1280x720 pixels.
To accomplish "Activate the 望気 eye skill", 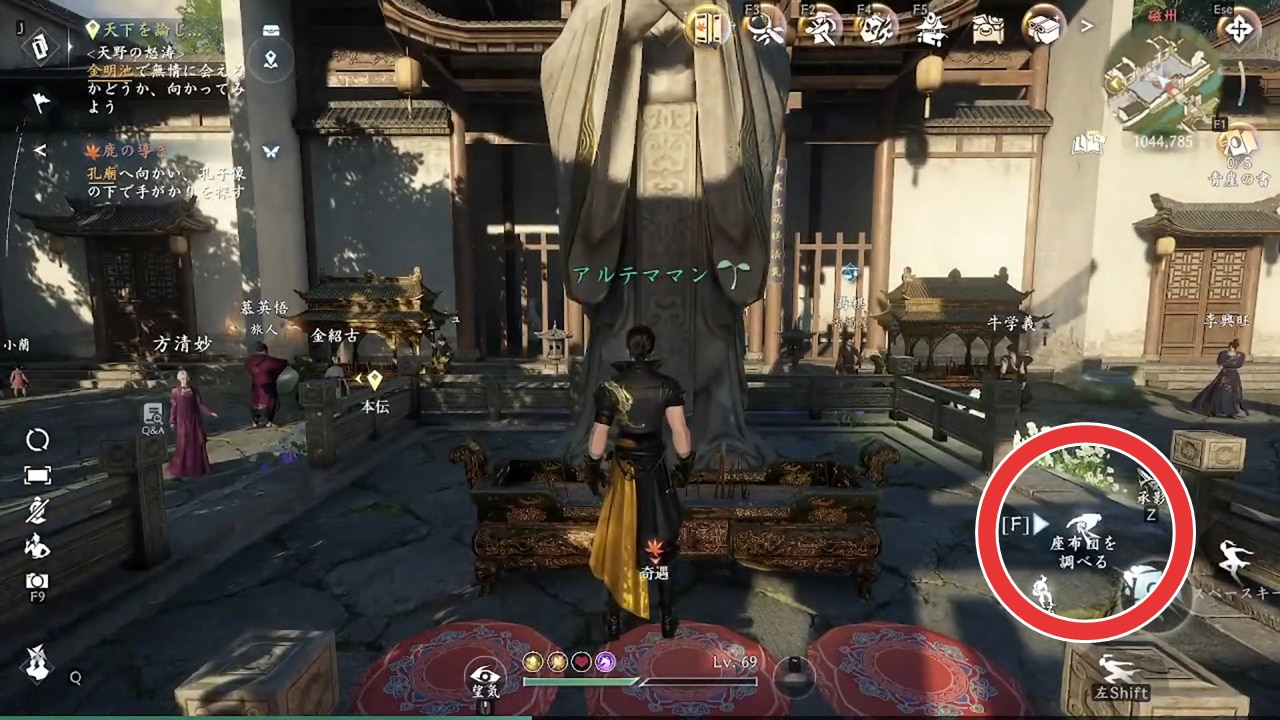I will pos(486,674).
